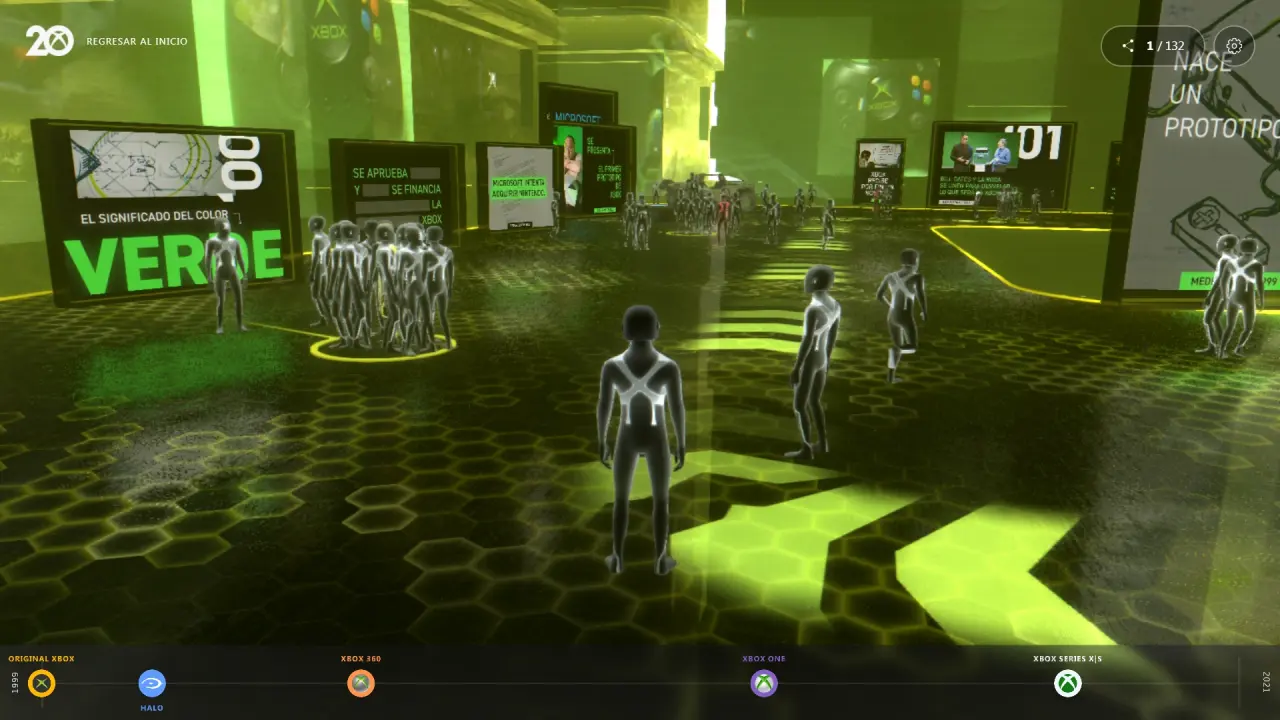Share using the share icon
Viewport: 1280px width, 720px height.
[x=1128, y=46]
